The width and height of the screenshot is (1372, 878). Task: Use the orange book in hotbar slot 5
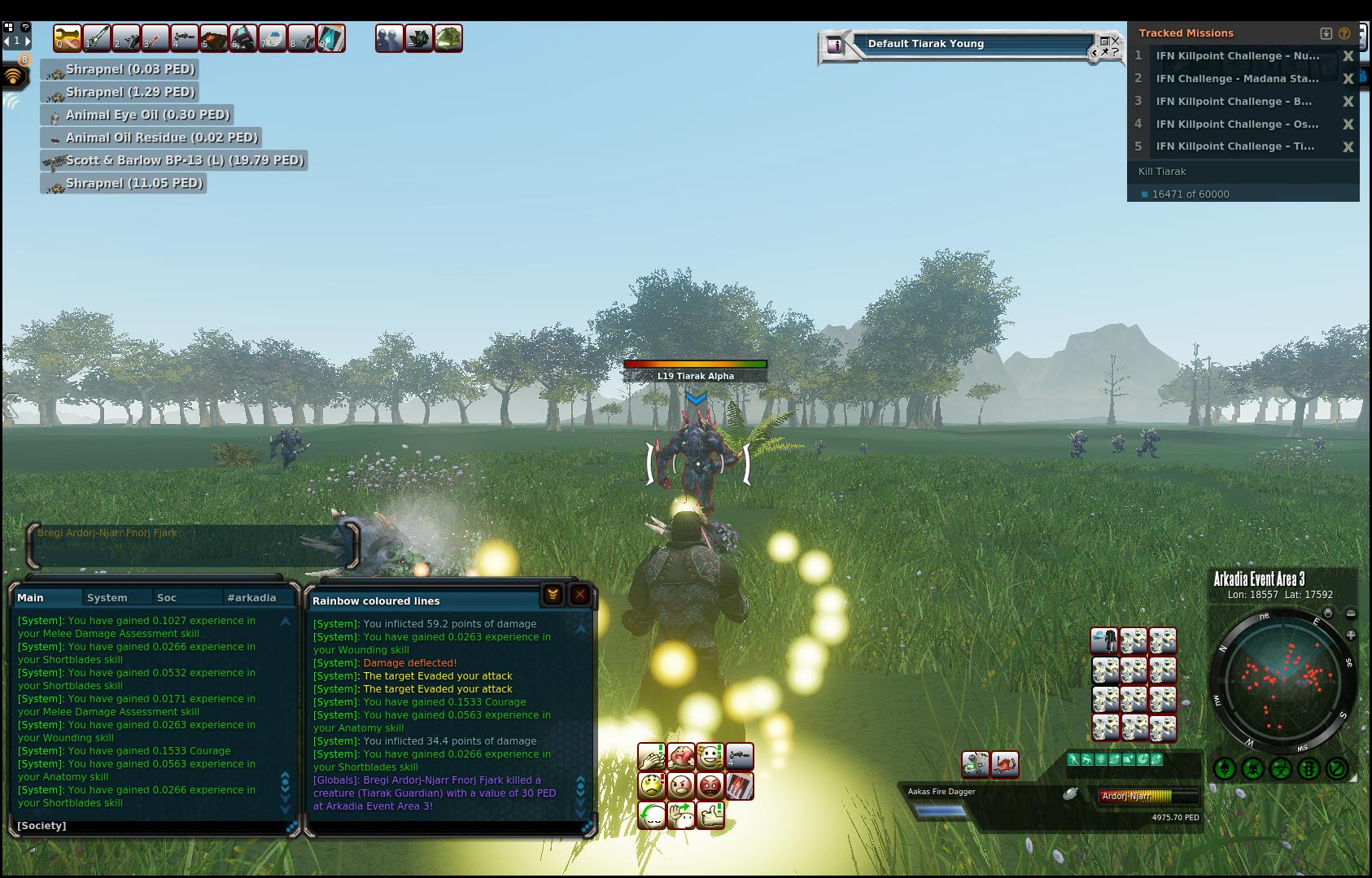coord(214,38)
